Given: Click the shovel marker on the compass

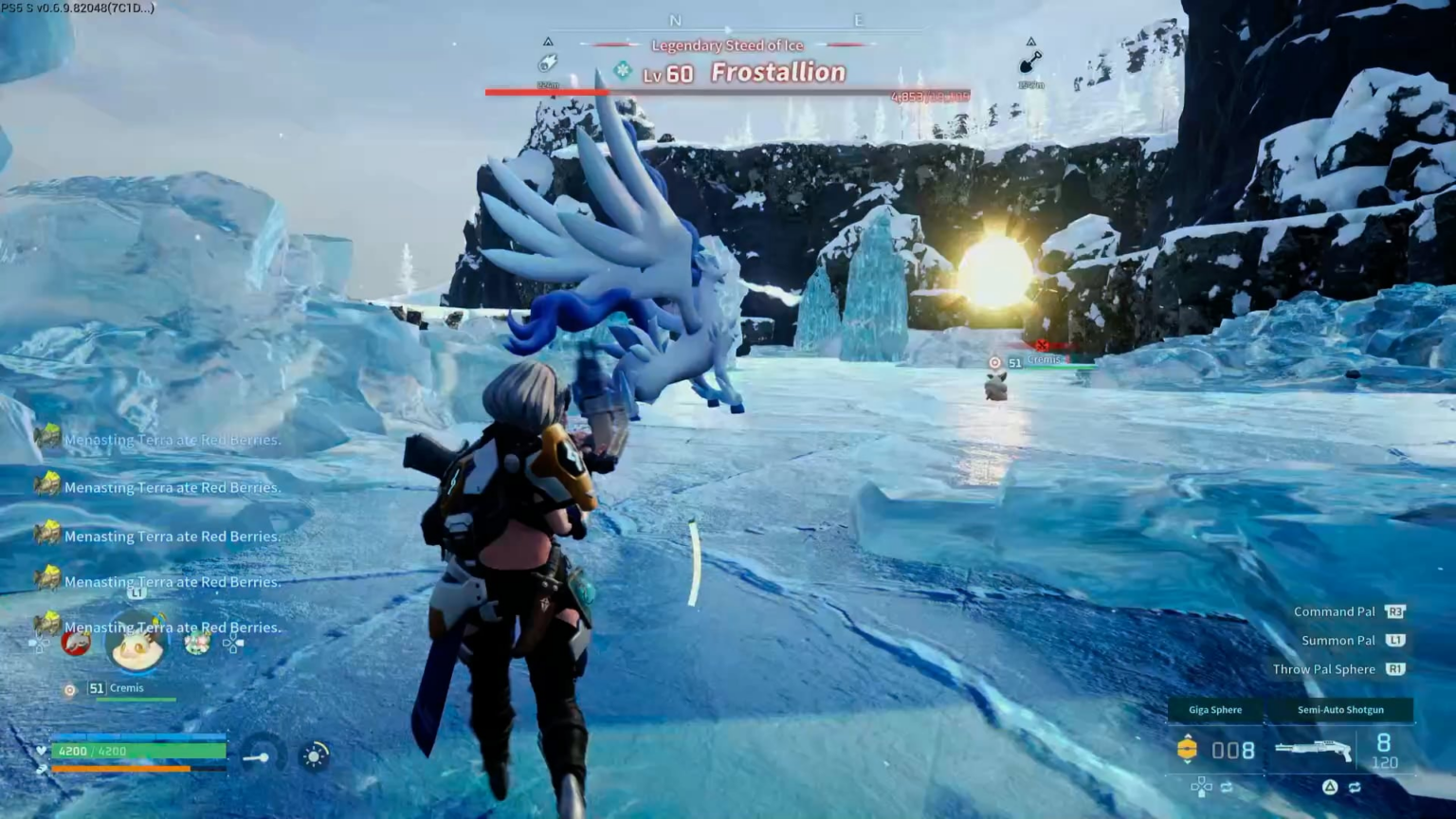Looking at the screenshot, I should pyautogui.click(x=1030, y=64).
